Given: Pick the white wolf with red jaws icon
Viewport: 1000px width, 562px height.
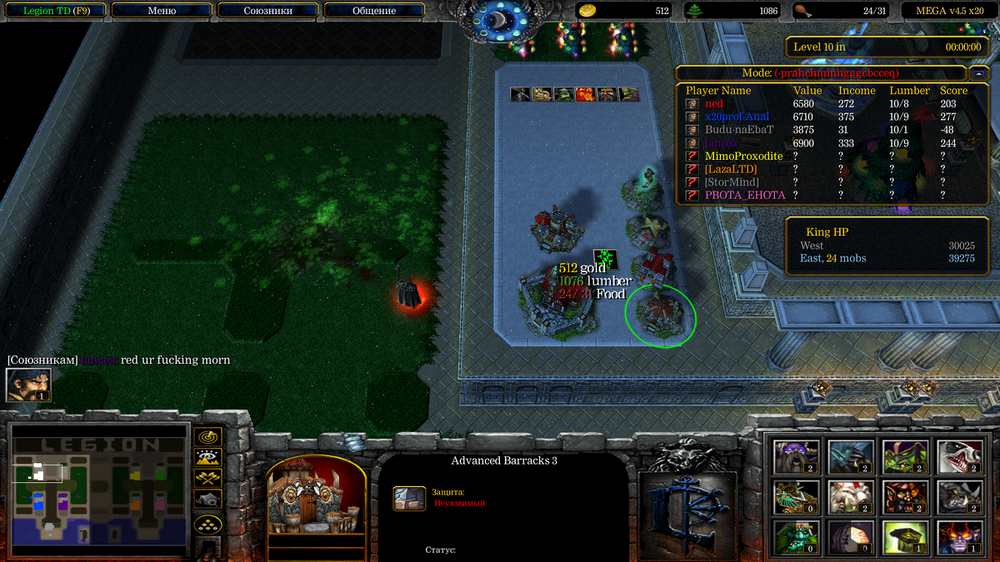Looking at the screenshot, I should (958, 456).
